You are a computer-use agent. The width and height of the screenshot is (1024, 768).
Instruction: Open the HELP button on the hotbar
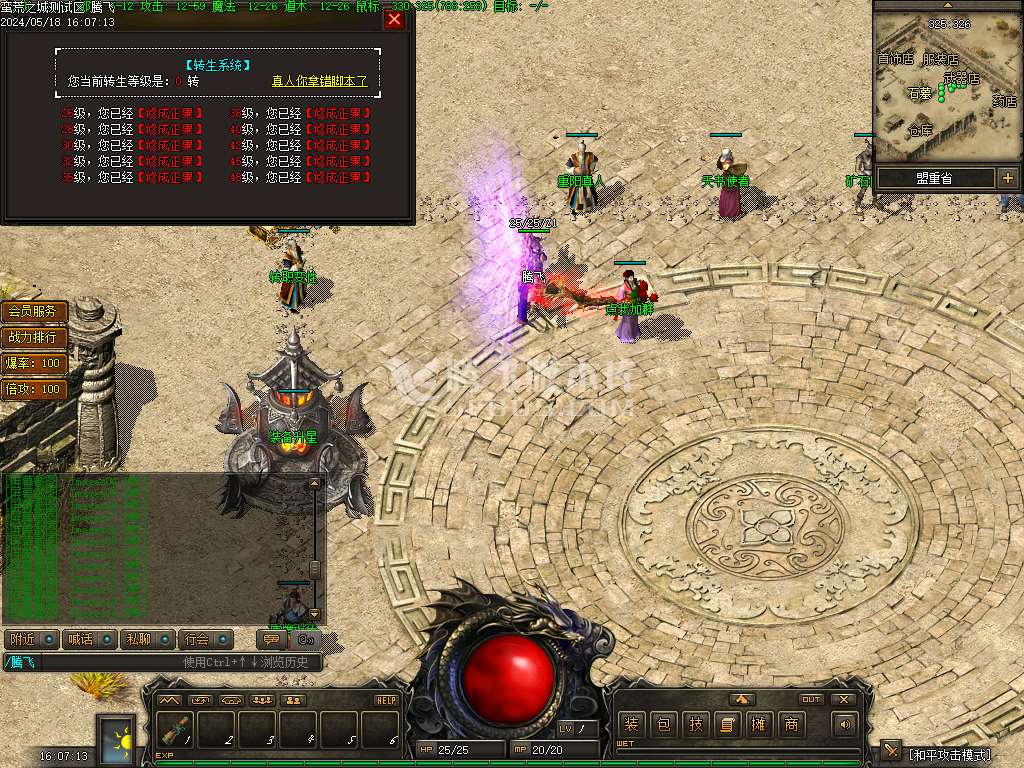(x=386, y=700)
